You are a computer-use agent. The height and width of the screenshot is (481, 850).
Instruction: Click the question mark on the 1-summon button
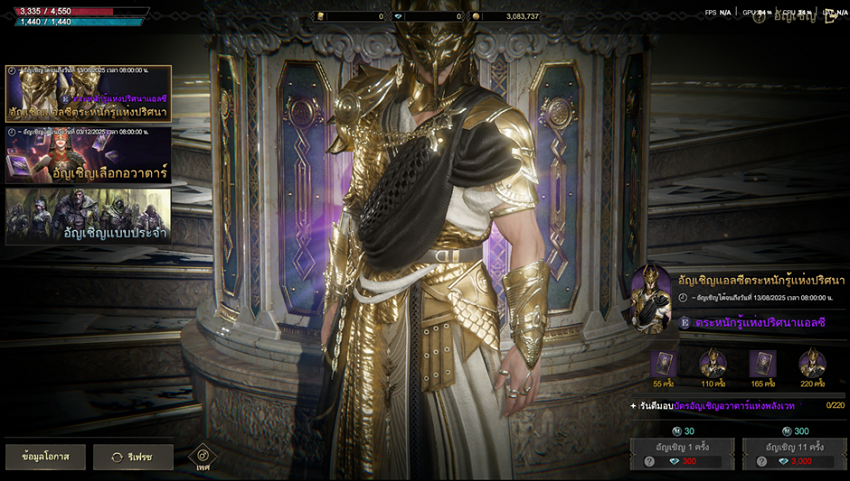[x=648, y=461]
